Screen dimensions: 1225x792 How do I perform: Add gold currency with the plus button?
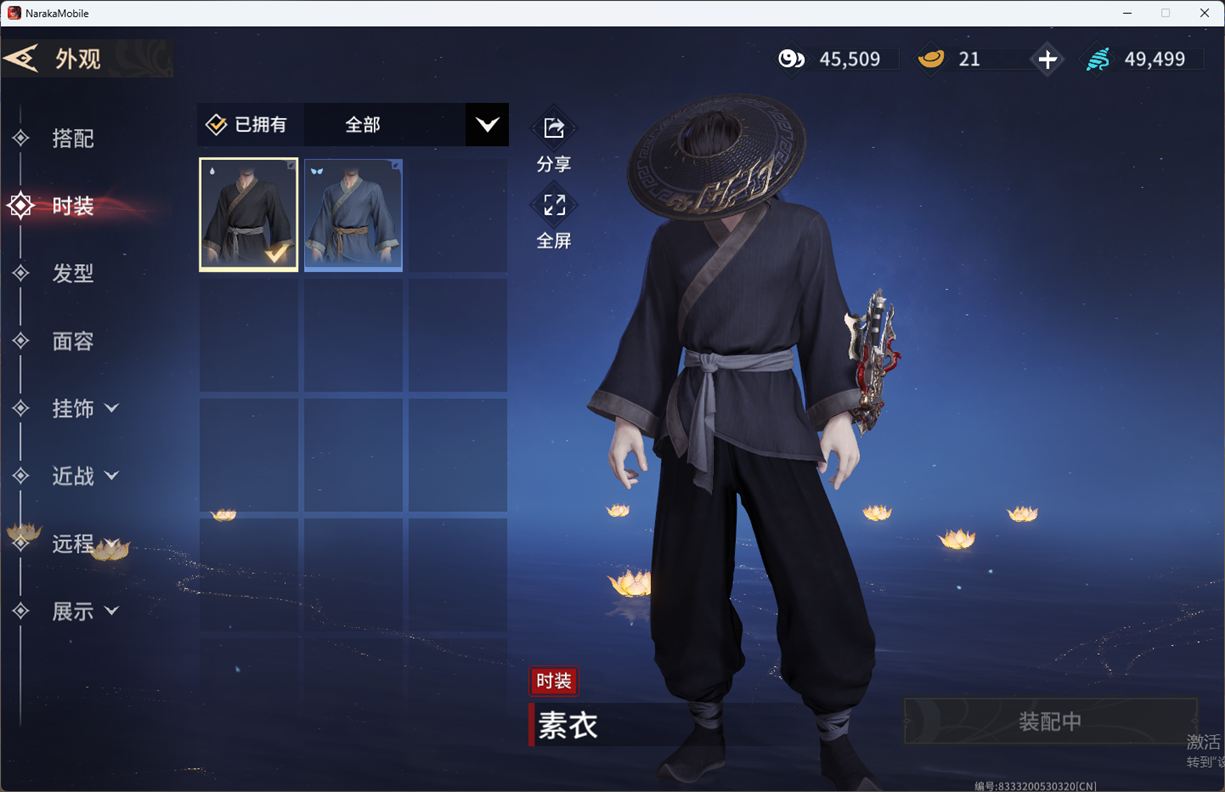[1047, 60]
